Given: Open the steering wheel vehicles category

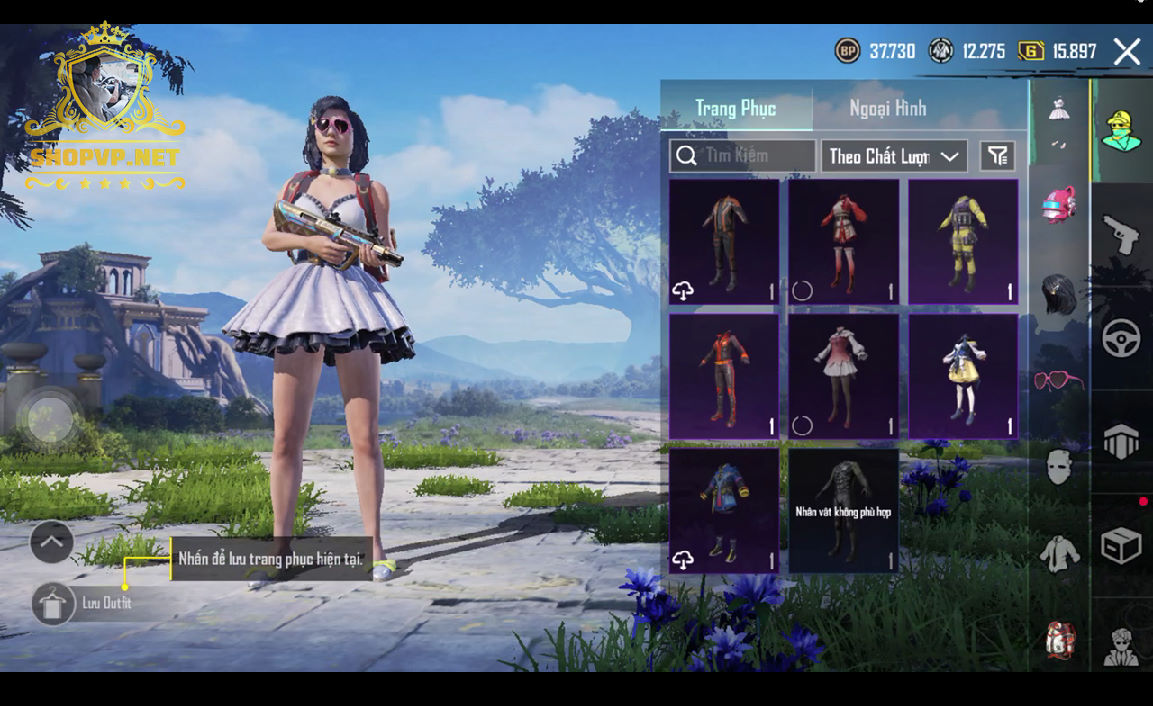Looking at the screenshot, I should [1121, 338].
